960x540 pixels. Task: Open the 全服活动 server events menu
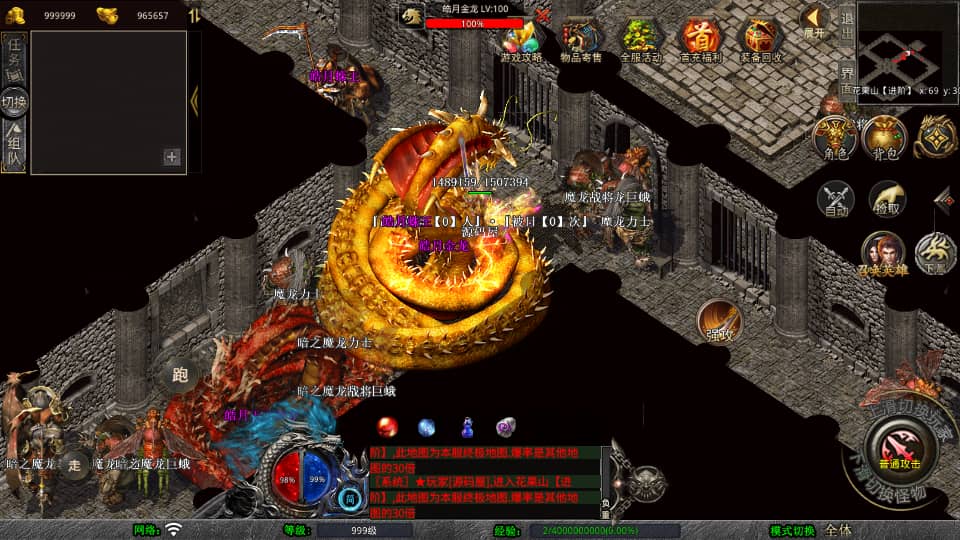coord(640,41)
